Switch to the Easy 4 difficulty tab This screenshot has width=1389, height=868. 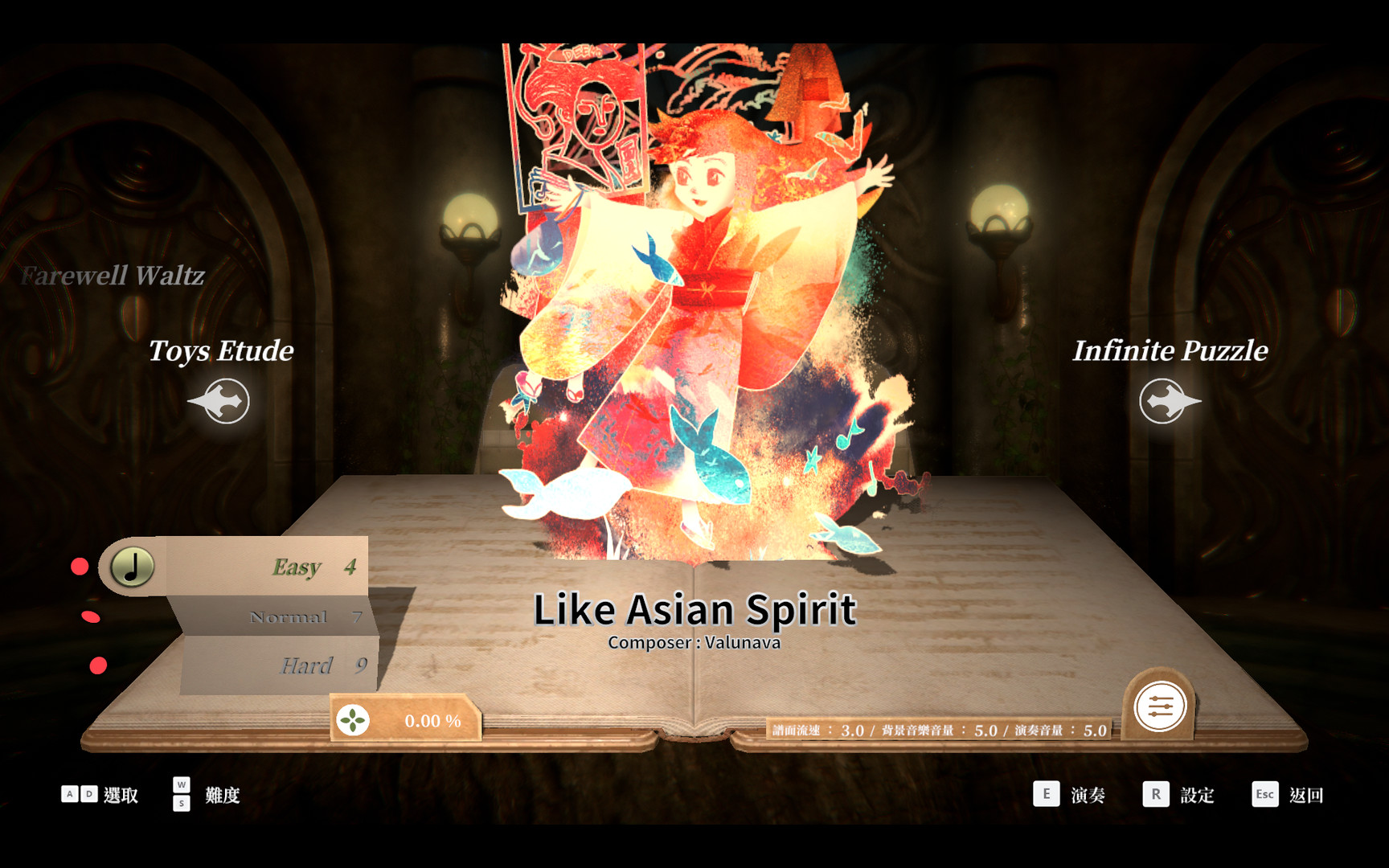click(296, 567)
